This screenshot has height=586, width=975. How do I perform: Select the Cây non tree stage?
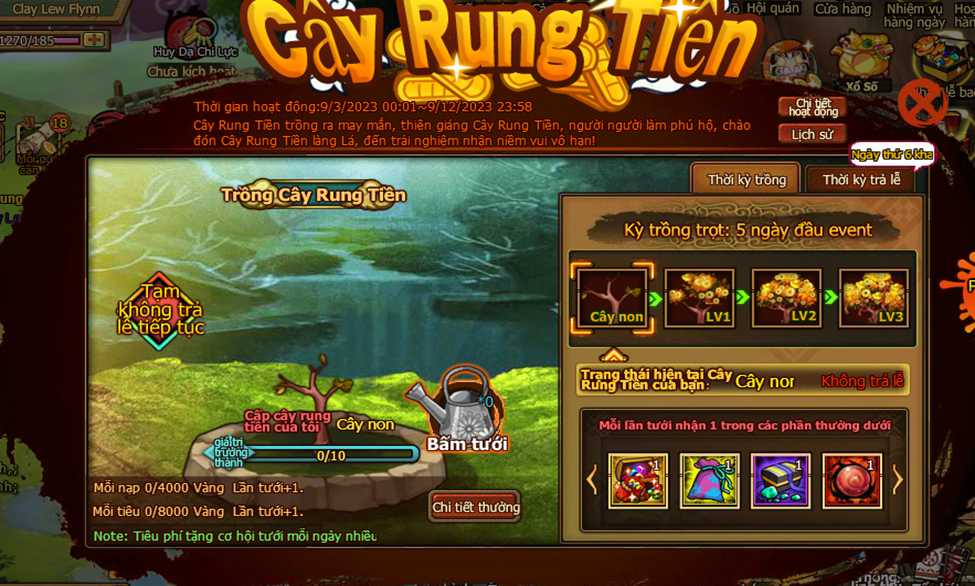613,298
